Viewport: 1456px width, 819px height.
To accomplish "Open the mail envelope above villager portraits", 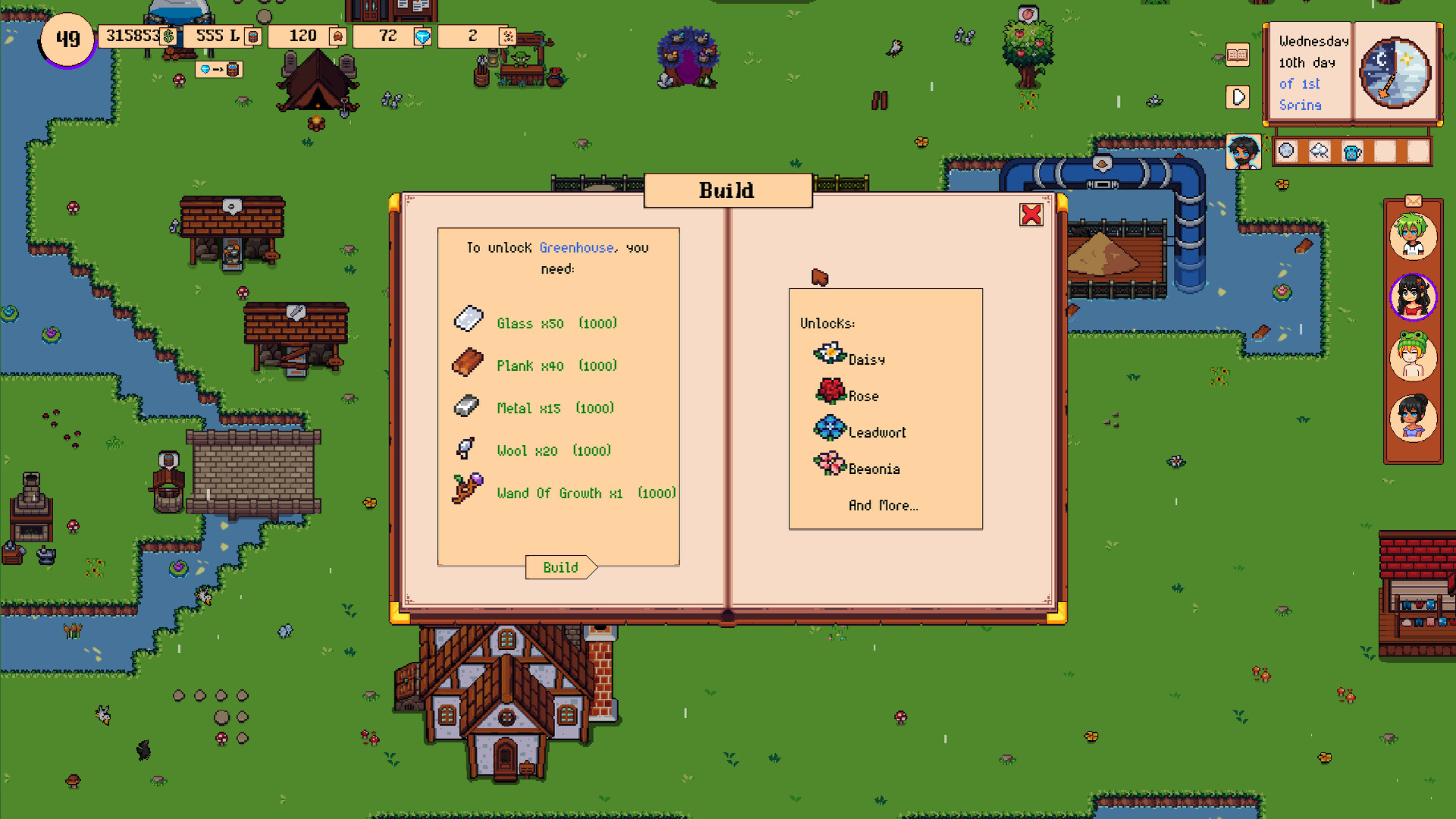I will (x=1412, y=200).
